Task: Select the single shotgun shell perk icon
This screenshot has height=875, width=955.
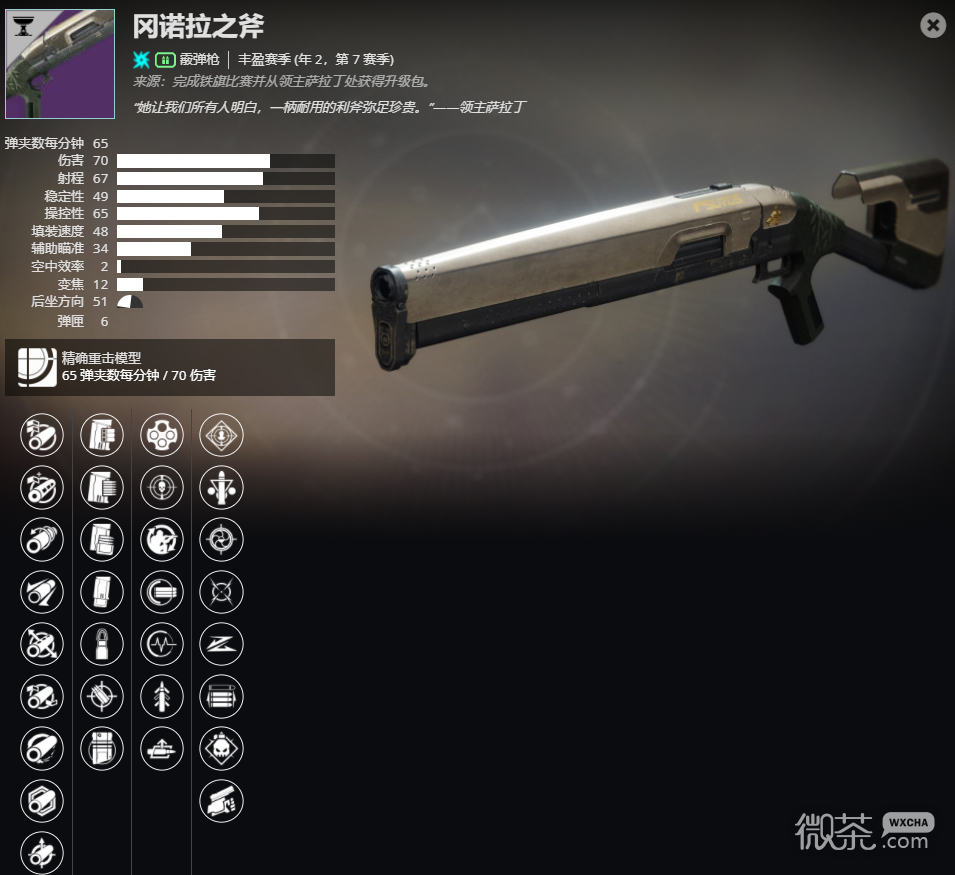Action: click(102, 643)
